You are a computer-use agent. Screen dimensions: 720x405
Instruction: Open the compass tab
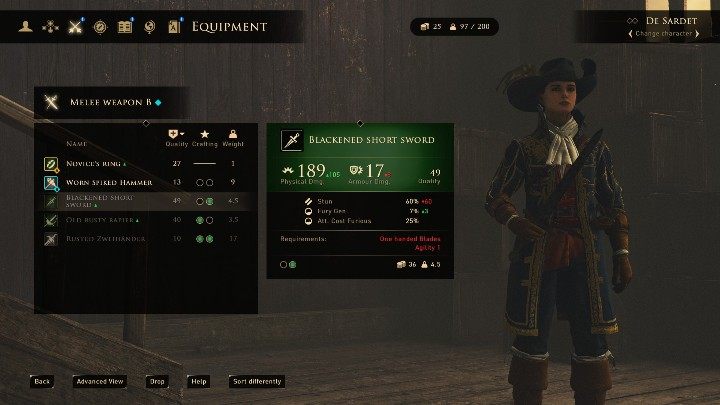click(100, 26)
